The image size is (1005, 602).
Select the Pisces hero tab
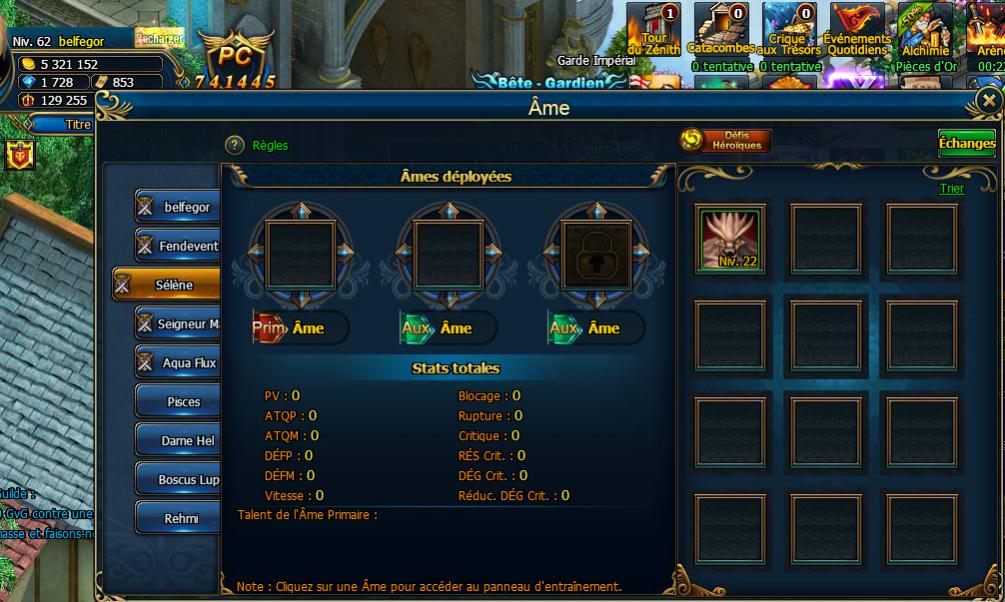click(x=177, y=402)
